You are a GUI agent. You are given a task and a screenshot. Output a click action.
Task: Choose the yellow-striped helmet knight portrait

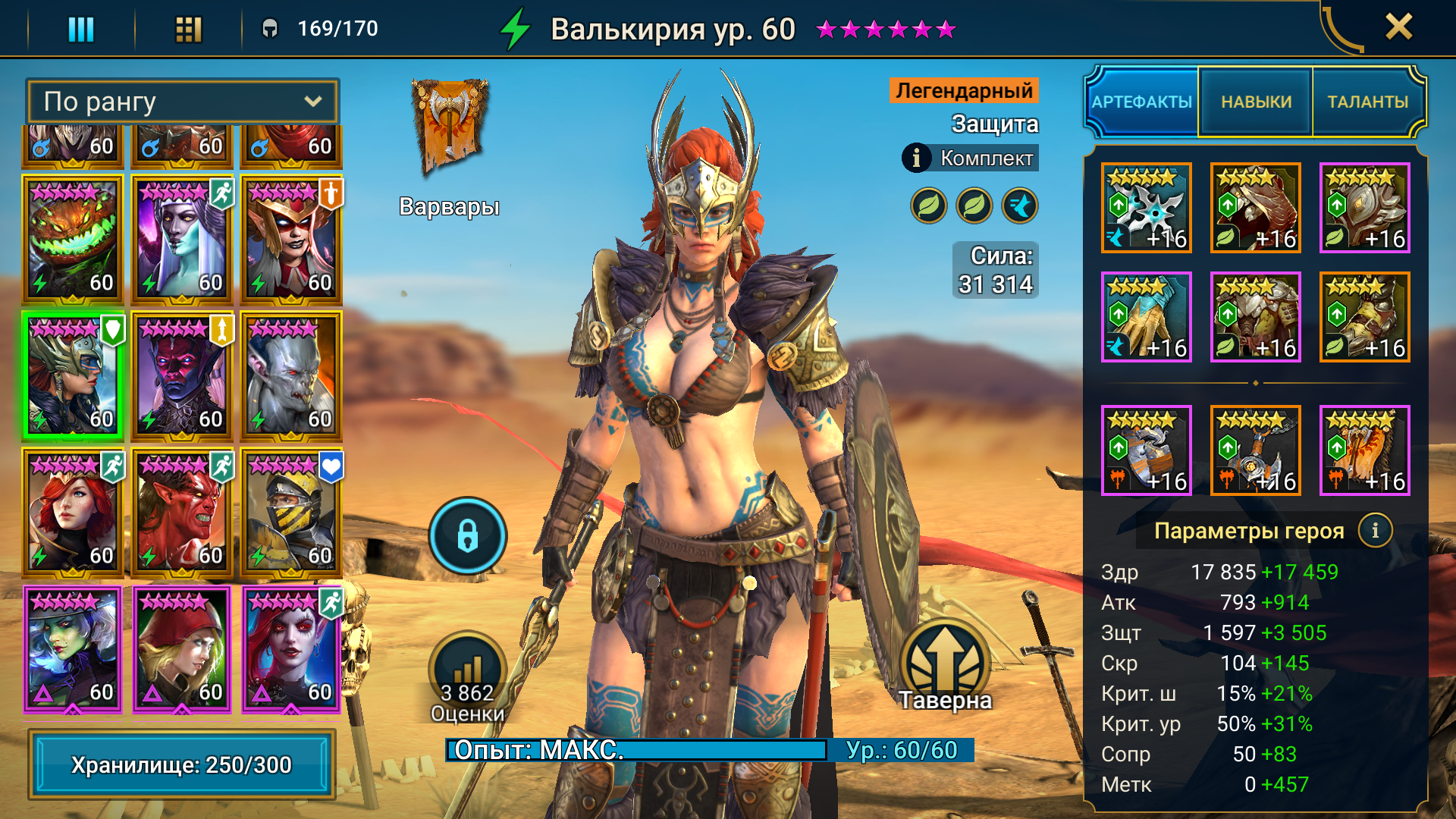point(291,513)
